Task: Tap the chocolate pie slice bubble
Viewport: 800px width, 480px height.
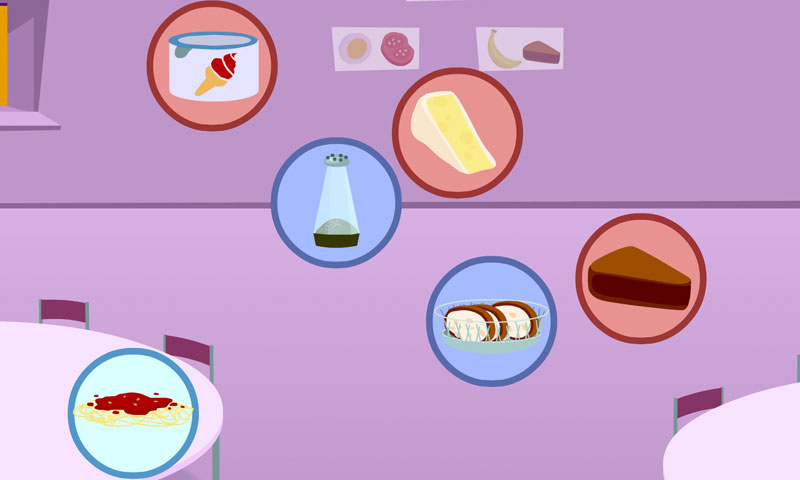Action: click(640, 278)
